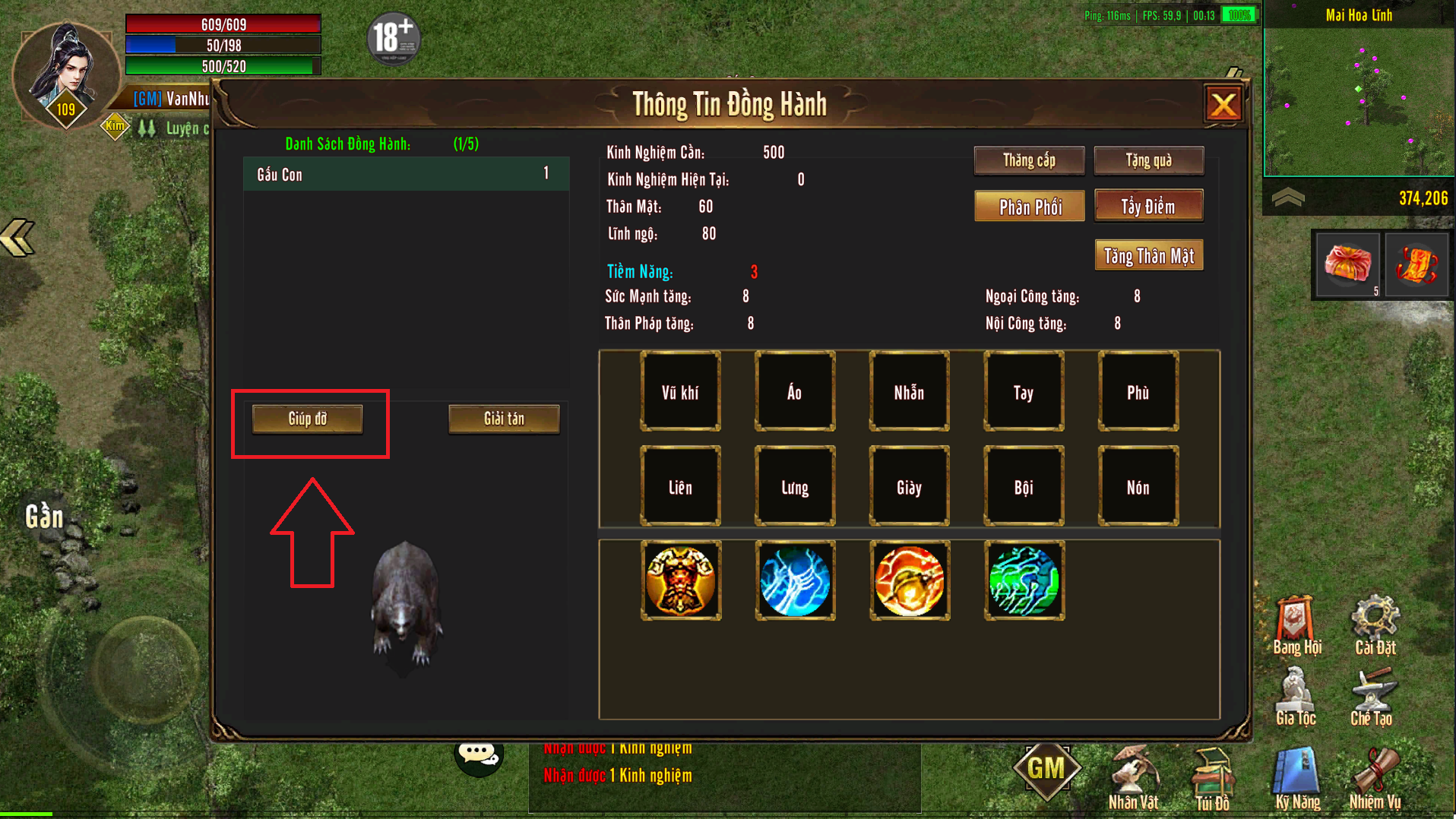This screenshot has height=819, width=1456.
Task: Activate the Tăng Thân Mật button
Action: pos(1148,256)
